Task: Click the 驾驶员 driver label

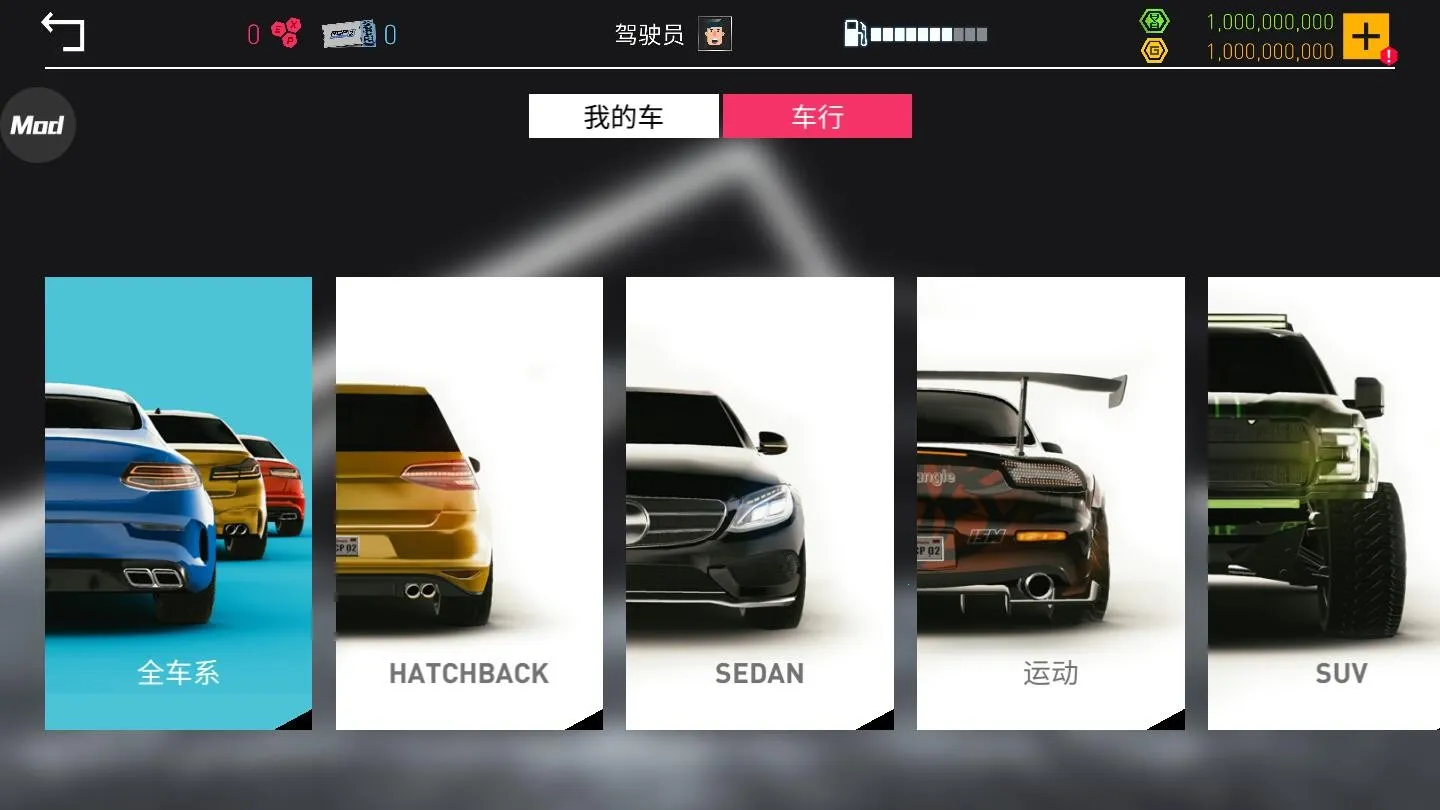Action: 649,33
